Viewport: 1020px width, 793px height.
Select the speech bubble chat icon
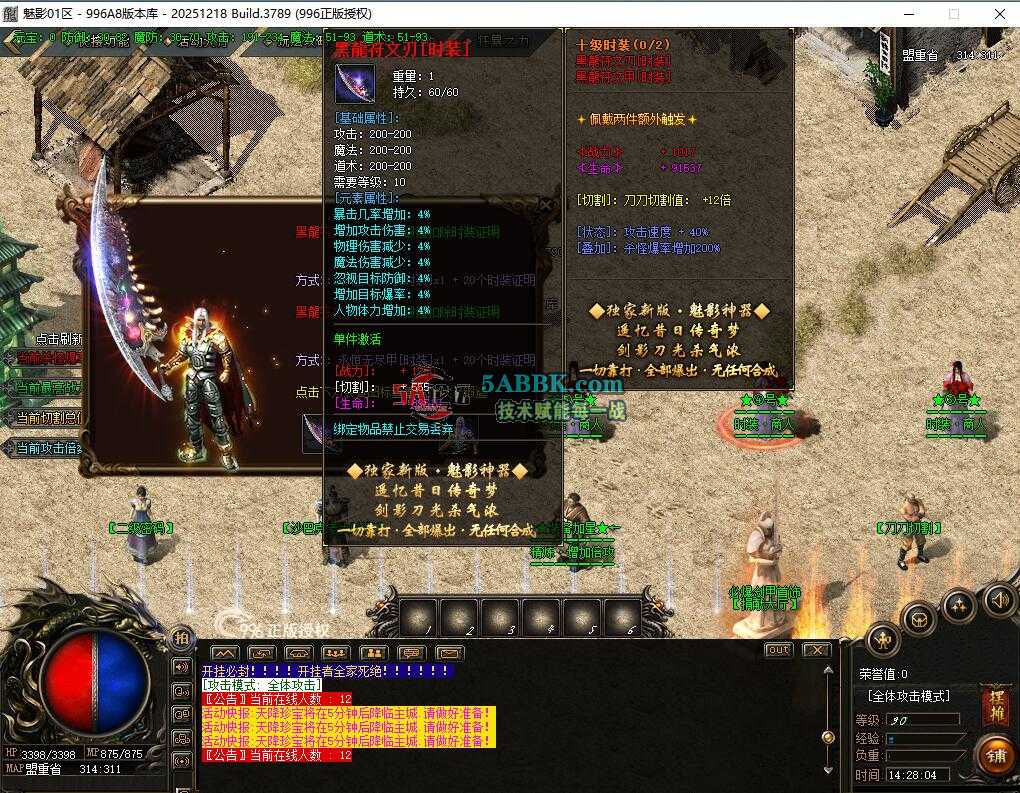pos(411,652)
